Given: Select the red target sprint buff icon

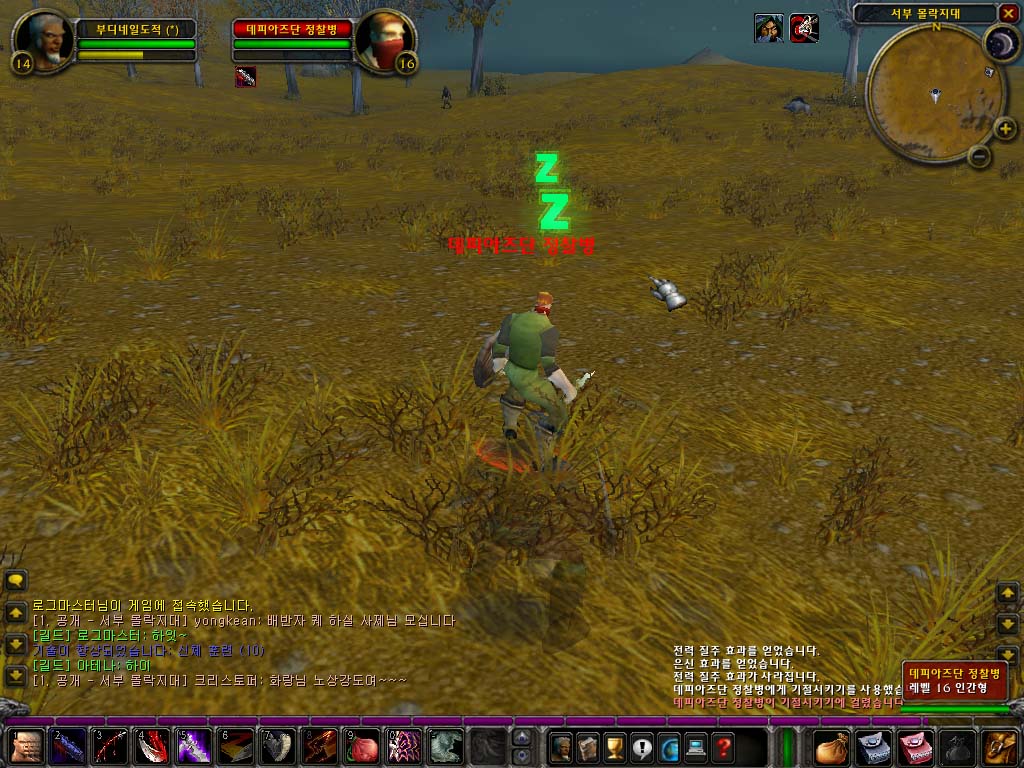Looking at the screenshot, I should pyautogui.click(x=805, y=28).
